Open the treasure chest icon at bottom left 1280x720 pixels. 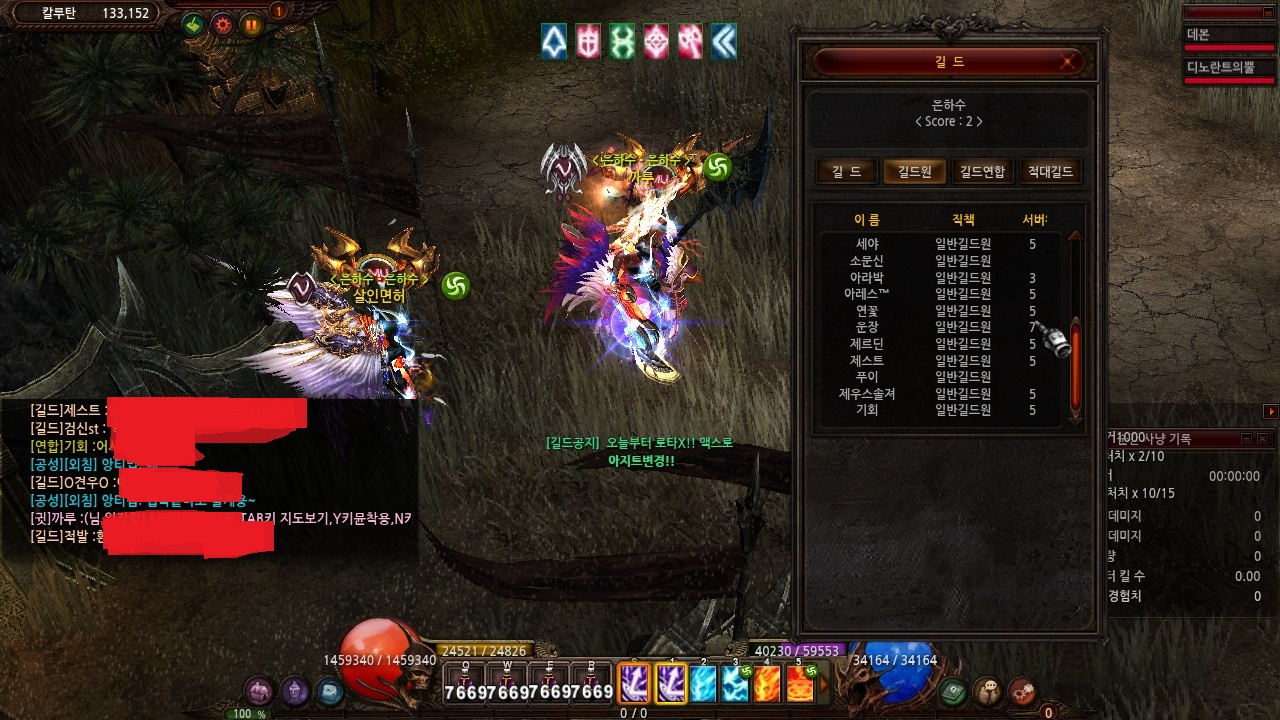point(260,690)
